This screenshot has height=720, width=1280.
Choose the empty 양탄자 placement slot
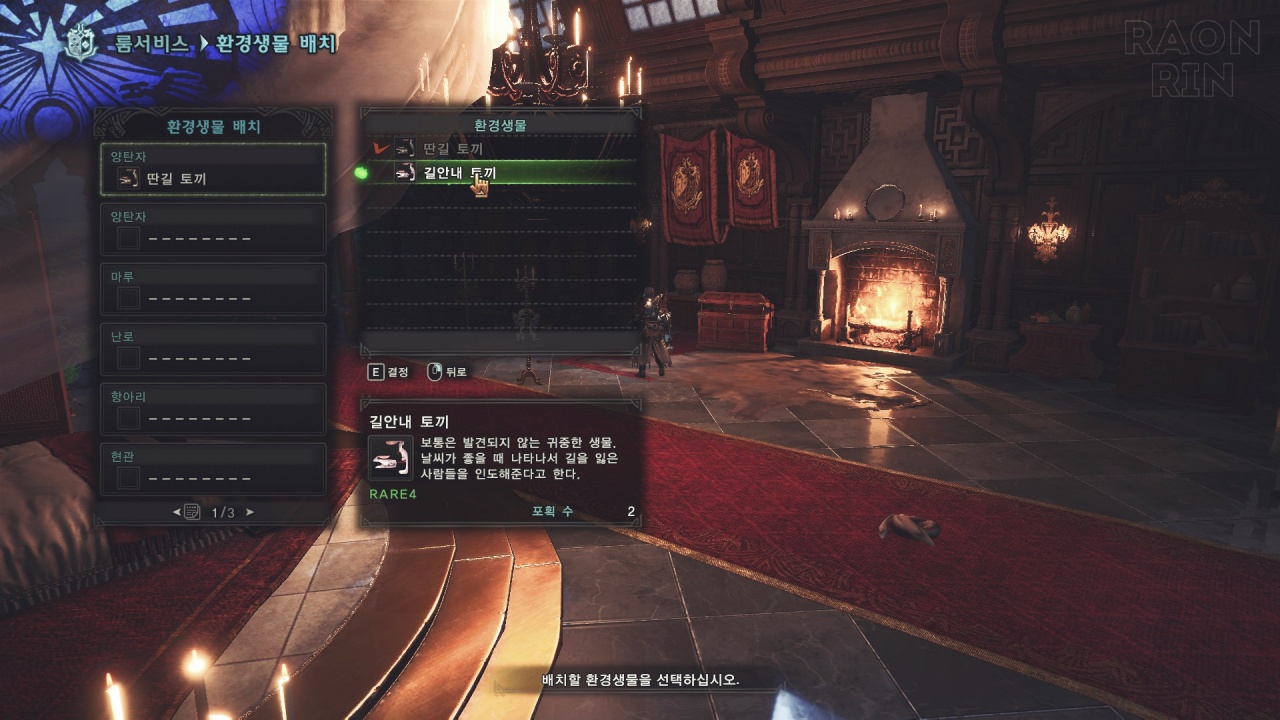[213, 229]
